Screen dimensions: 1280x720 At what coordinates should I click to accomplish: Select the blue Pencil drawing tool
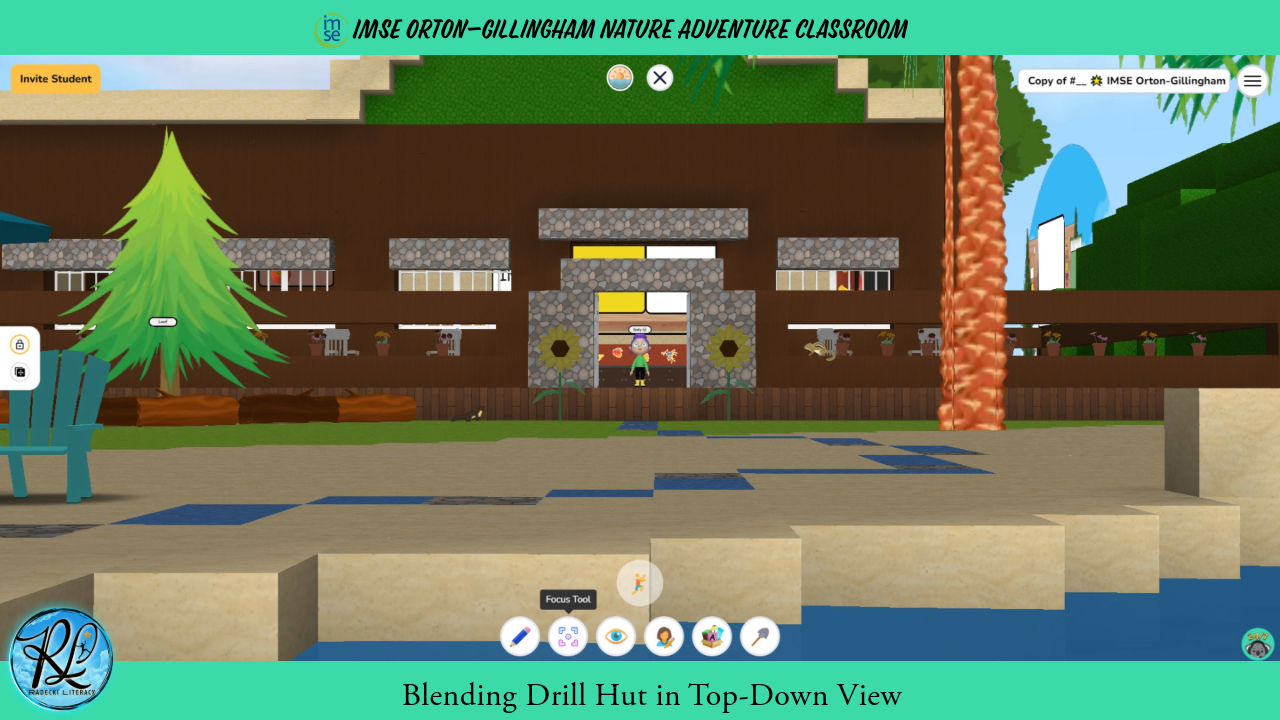point(520,636)
